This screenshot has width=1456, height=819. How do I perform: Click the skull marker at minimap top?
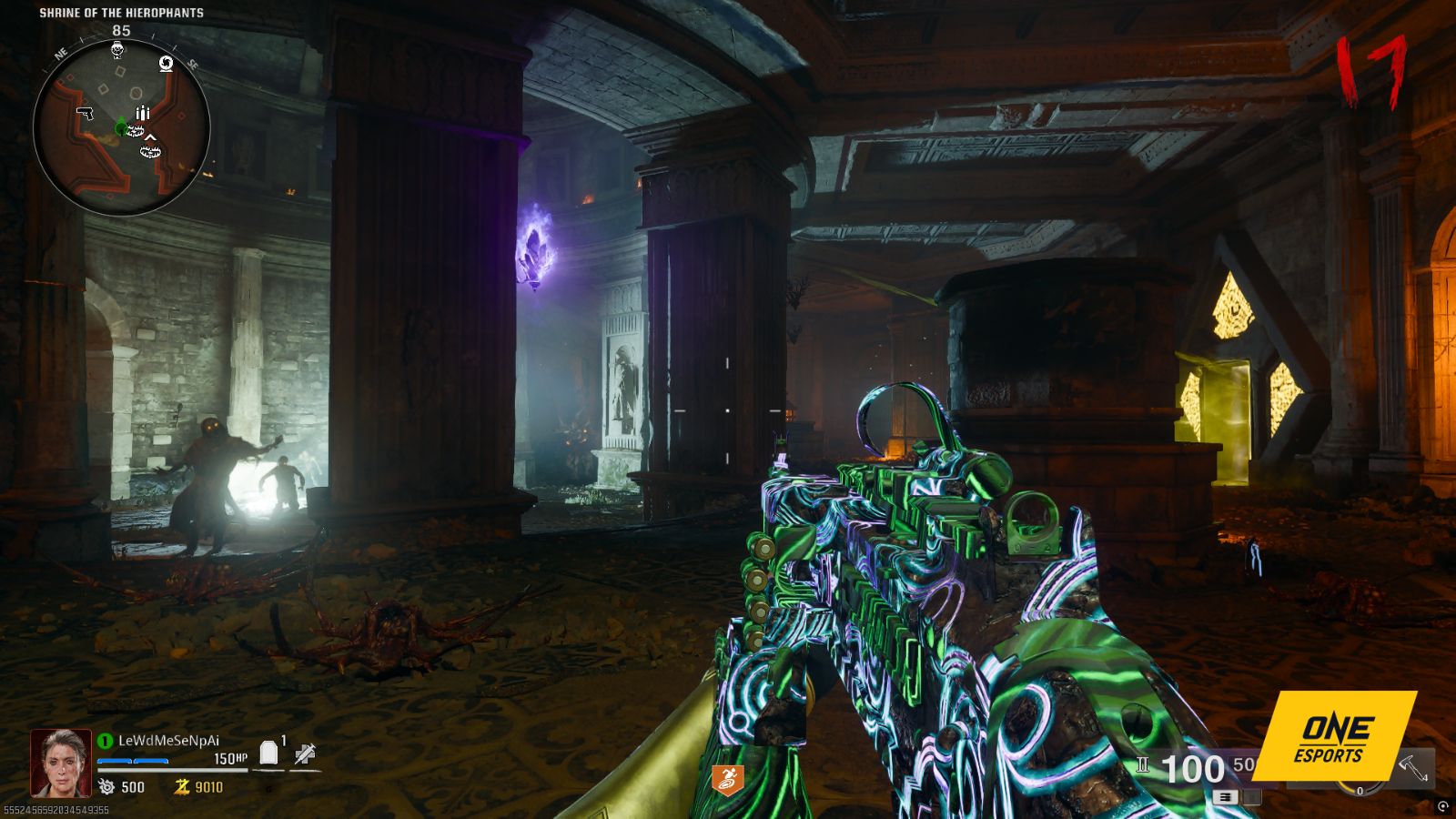(118, 49)
